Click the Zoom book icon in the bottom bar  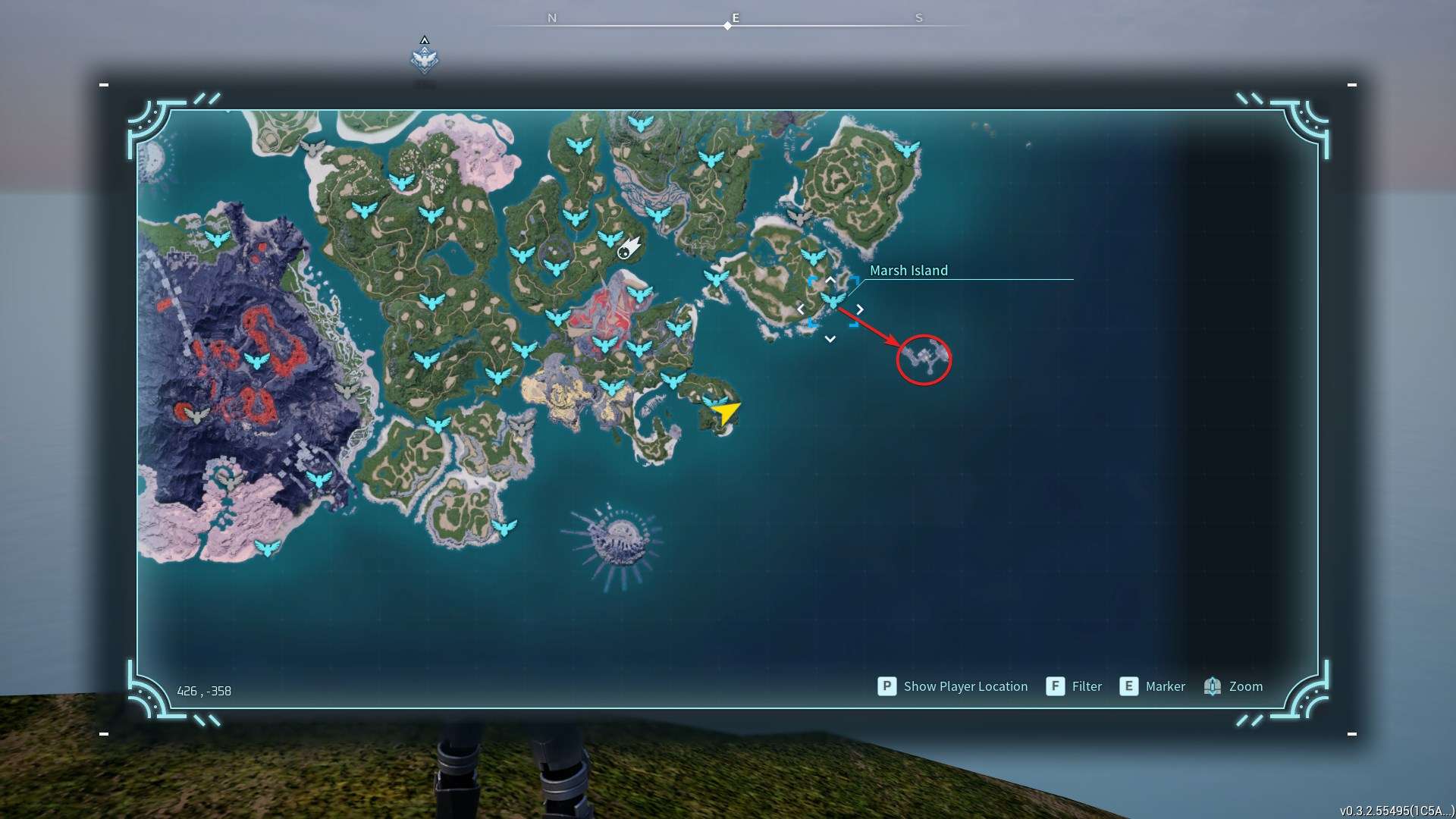(1213, 686)
